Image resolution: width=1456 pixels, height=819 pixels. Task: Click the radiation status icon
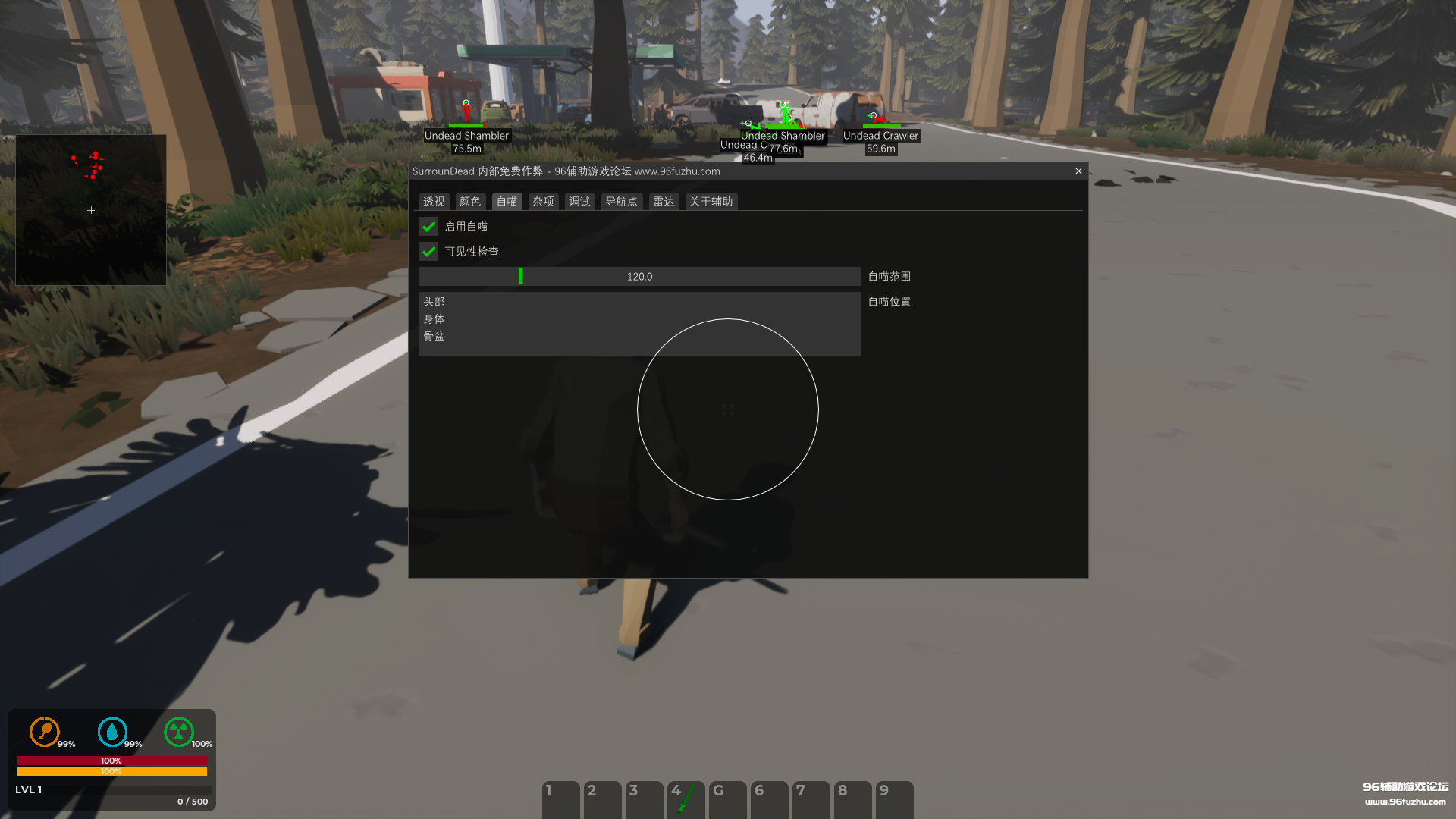point(180,733)
